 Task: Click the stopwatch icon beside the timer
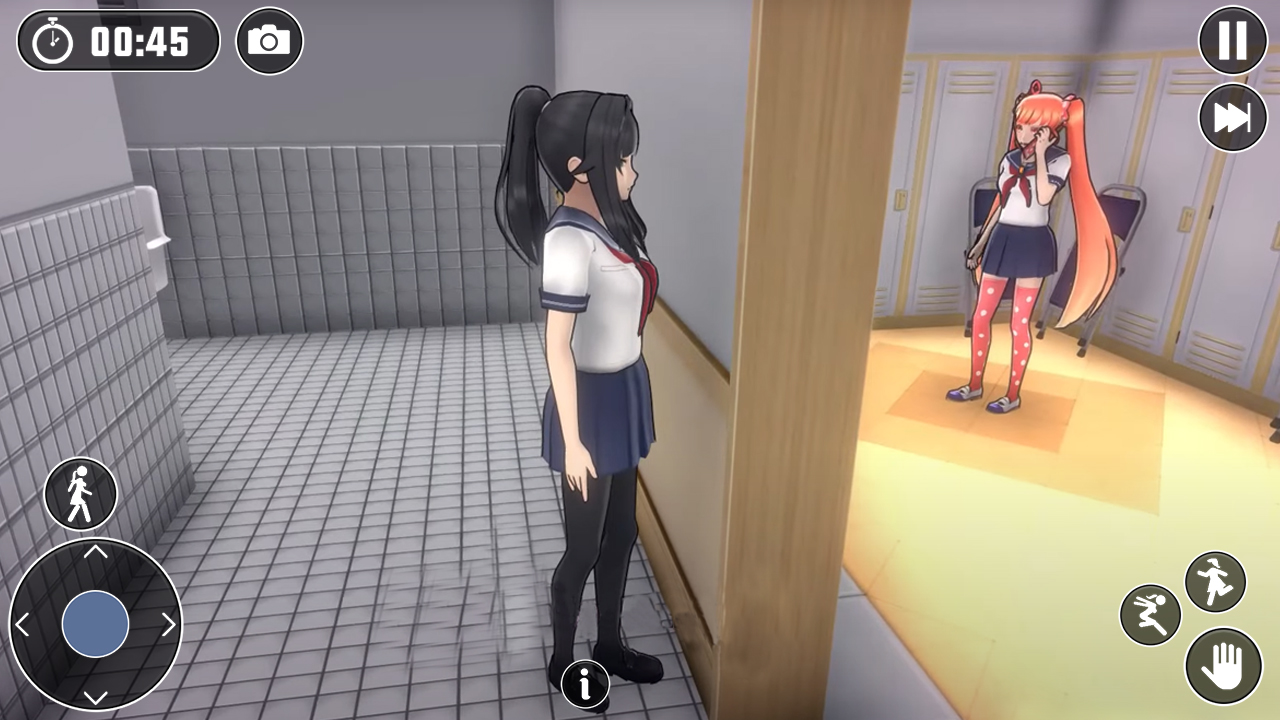coord(51,41)
